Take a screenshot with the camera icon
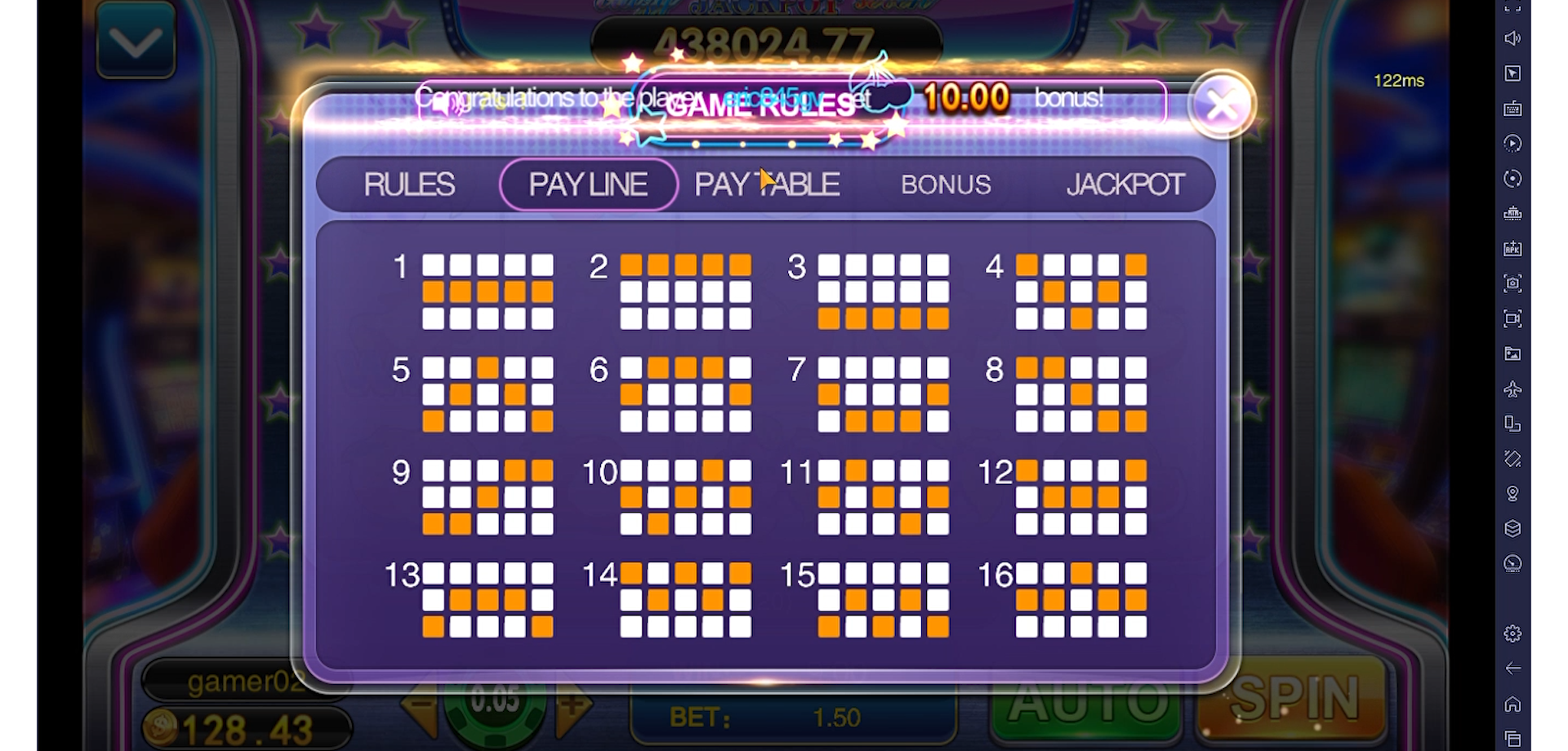Screen dimensions: 1568x751 pyautogui.click(x=1513, y=283)
